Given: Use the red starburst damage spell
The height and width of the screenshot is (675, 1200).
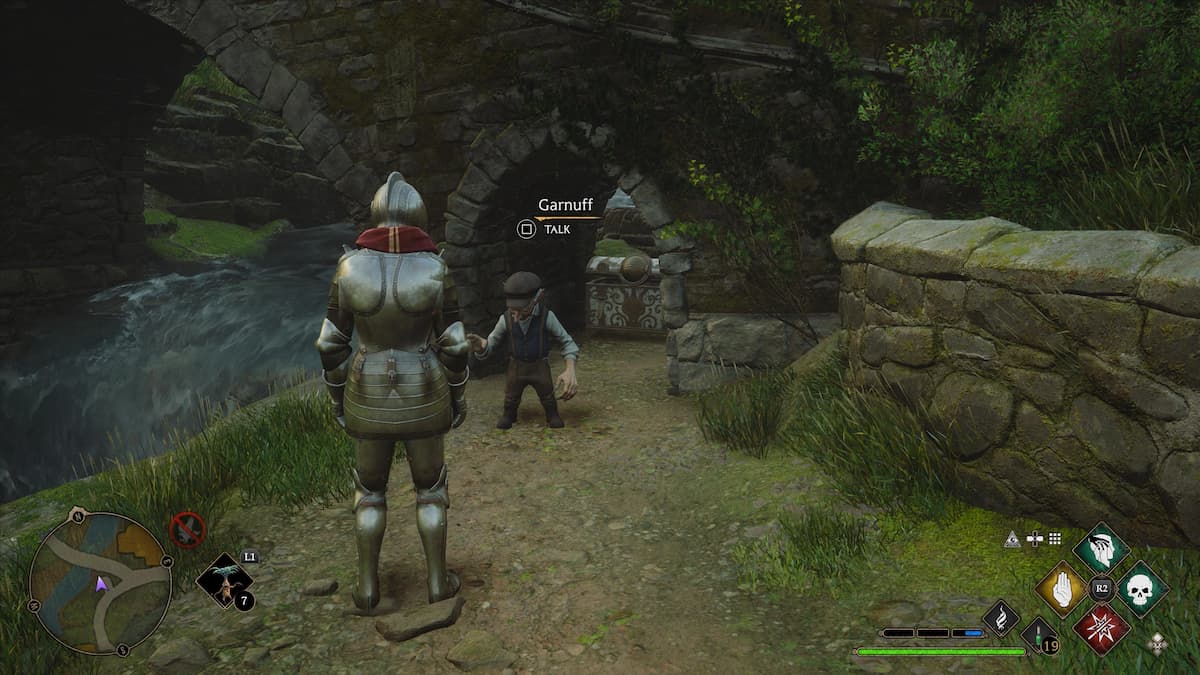Looking at the screenshot, I should pos(1101,629).
